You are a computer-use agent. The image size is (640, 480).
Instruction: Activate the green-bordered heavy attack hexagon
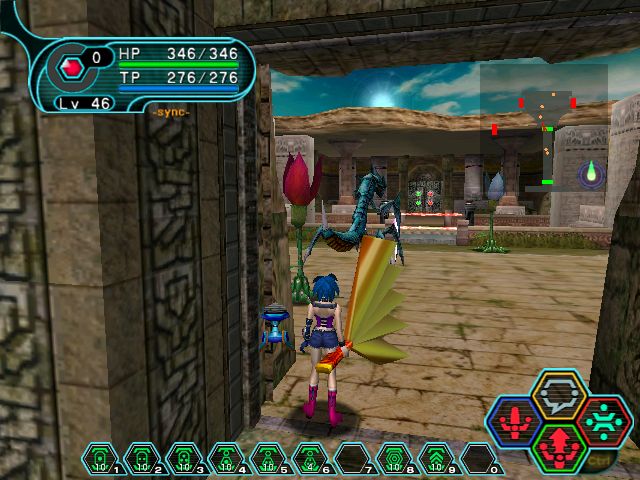click(559, 447)
